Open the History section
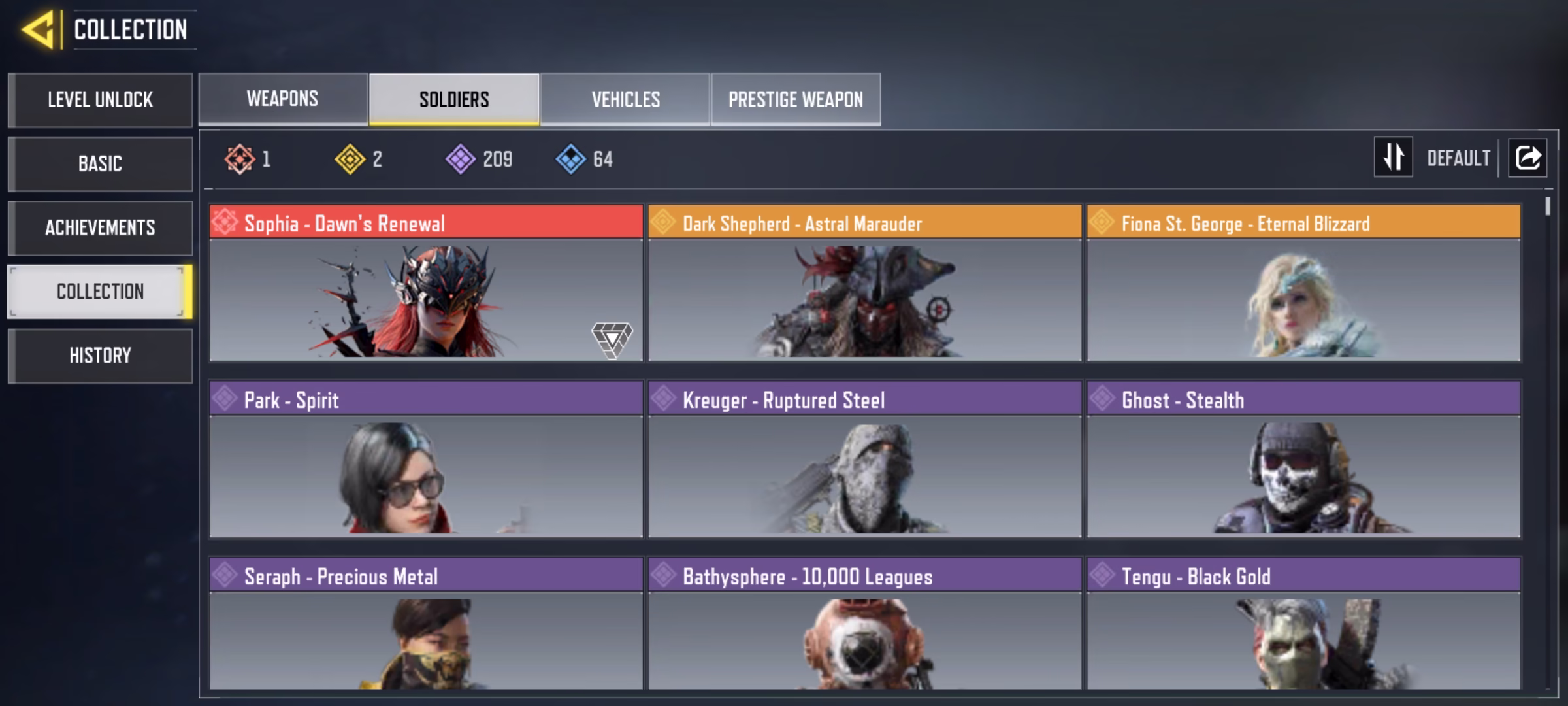 [x=100, y=356]
